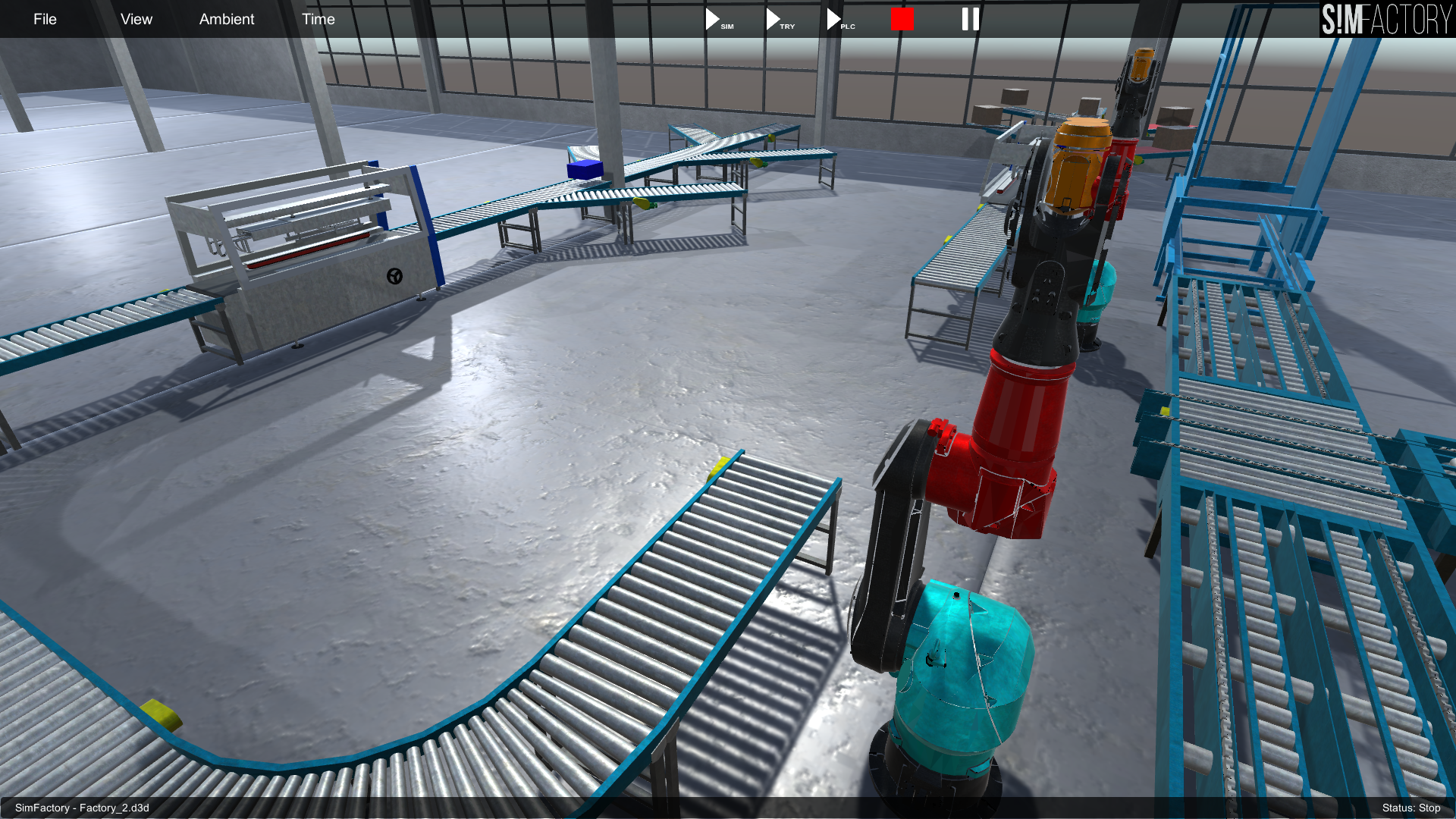The image size is (1456, 819).
Task: Pause the simulation
Action: pos(971,19)
